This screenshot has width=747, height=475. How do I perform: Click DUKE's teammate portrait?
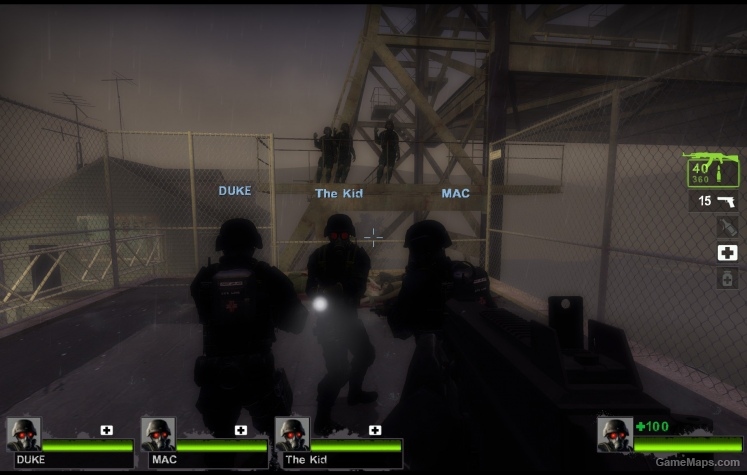click(x=24, y=434)
